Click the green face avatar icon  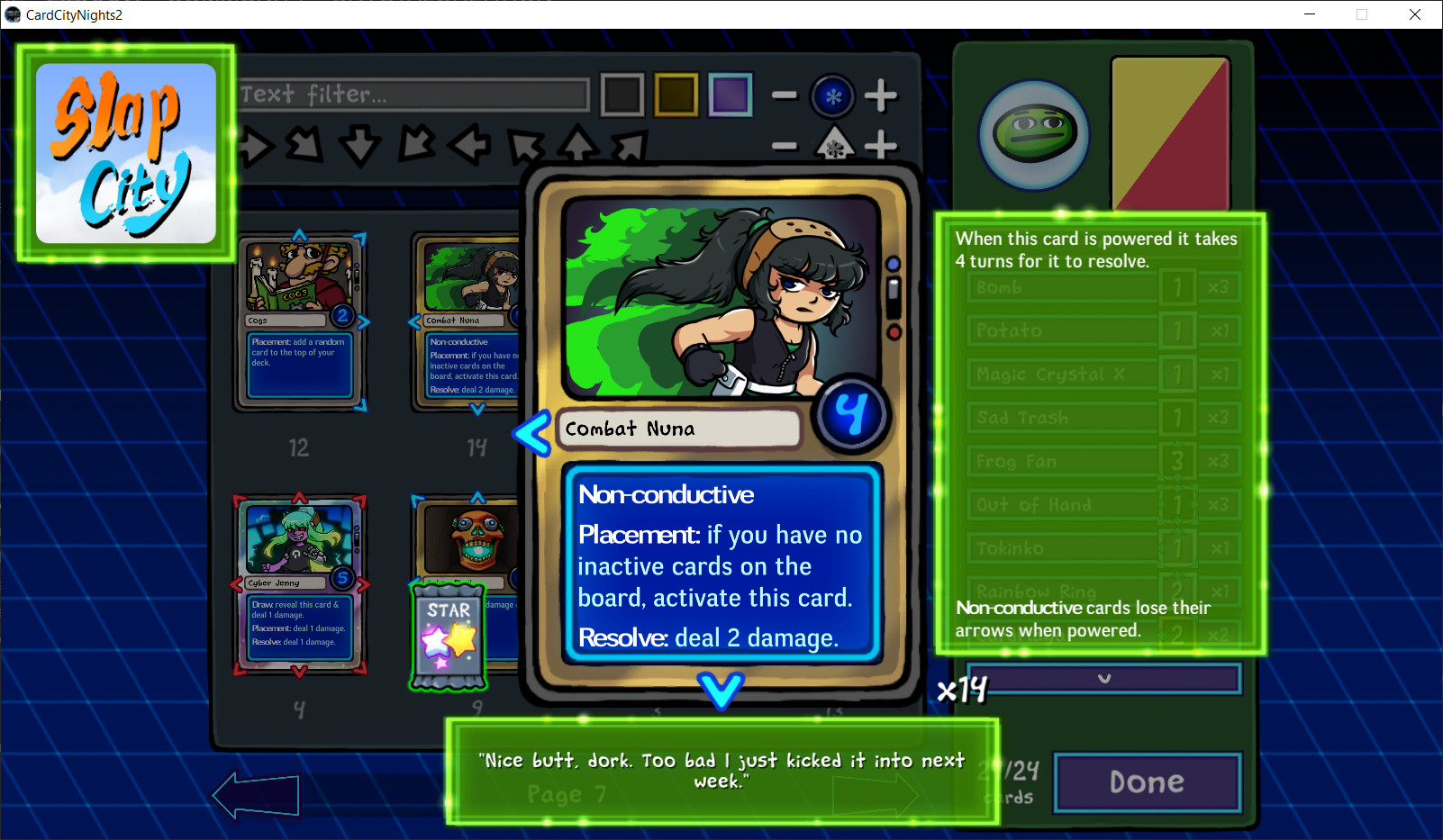[x=1032, y=134]
